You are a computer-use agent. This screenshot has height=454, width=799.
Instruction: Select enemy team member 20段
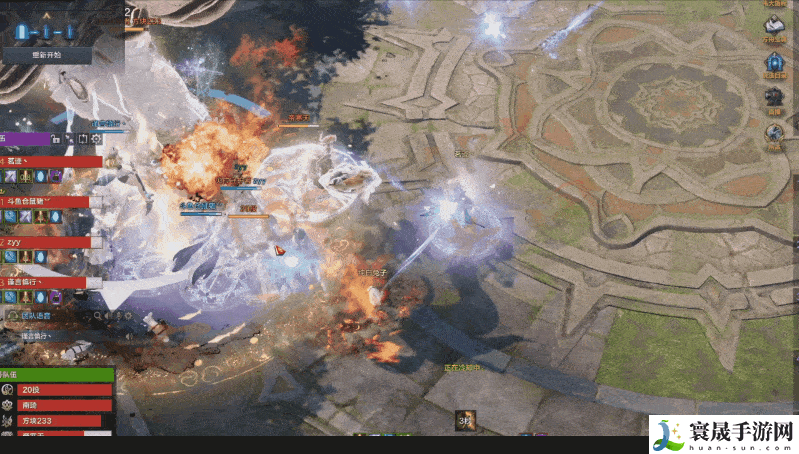pos(60,390)
